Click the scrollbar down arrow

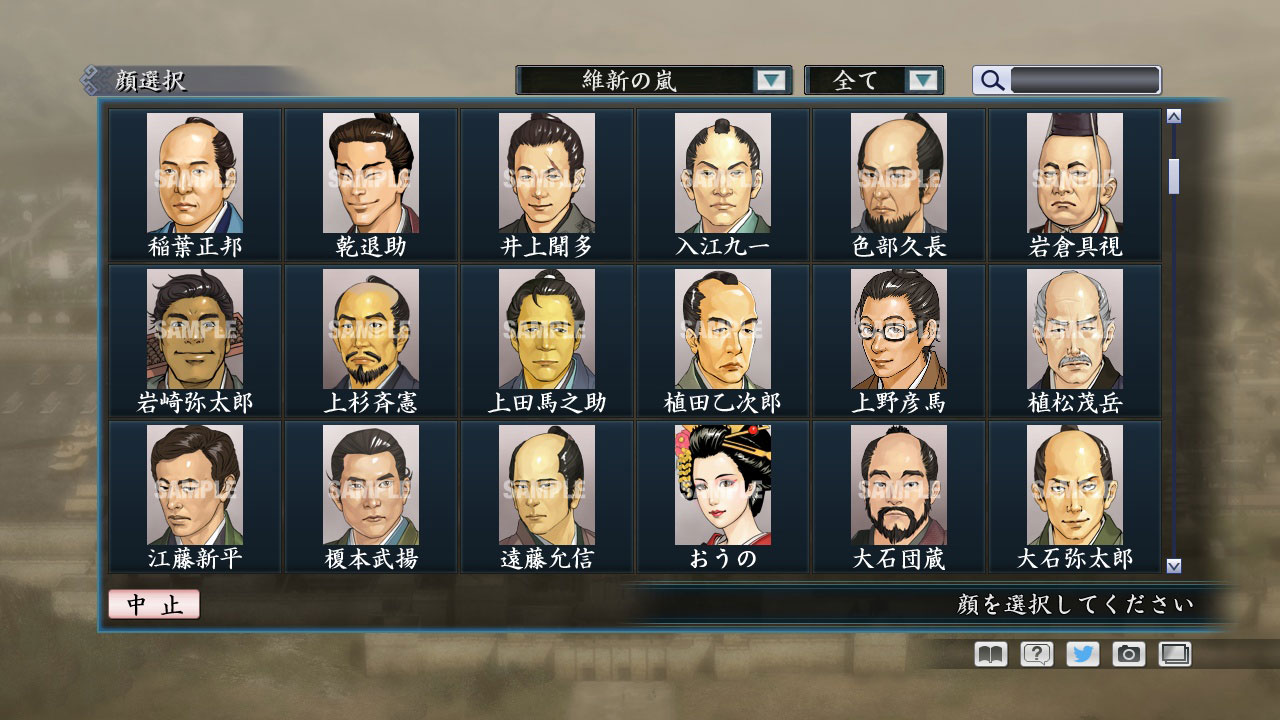click(x=1172, y=568)
